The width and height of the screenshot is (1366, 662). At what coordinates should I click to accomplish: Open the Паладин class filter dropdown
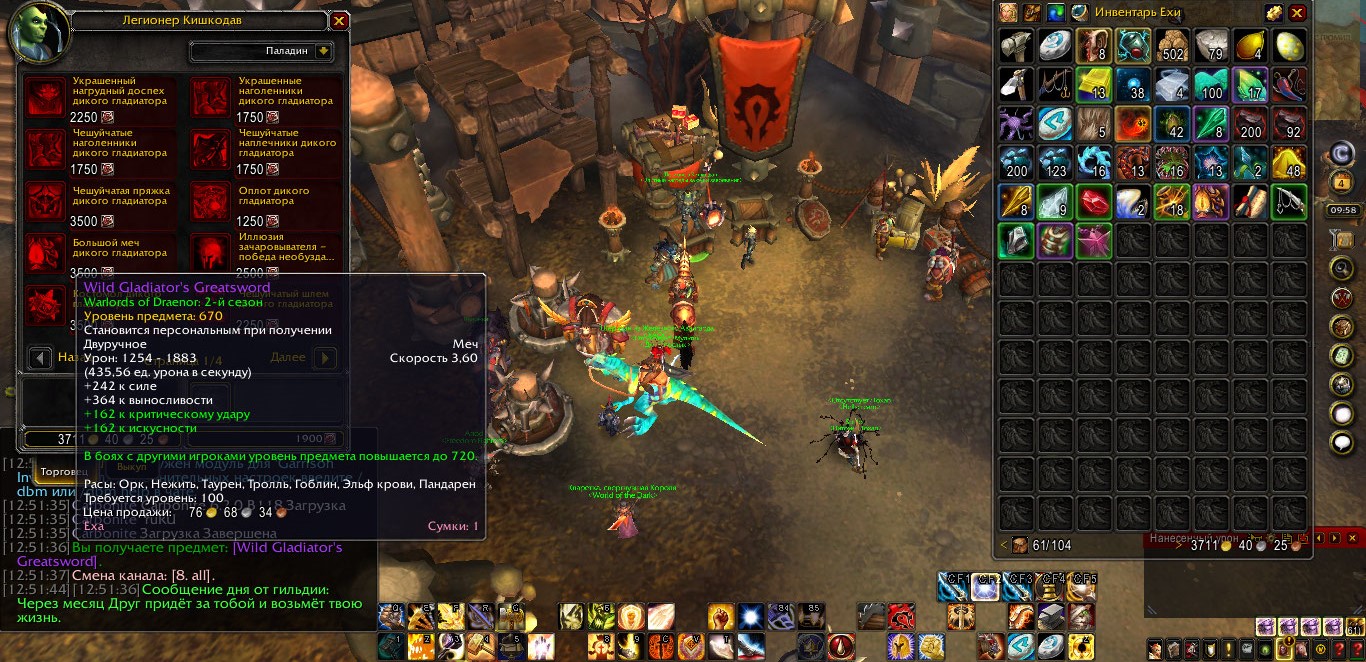[x=323, y=51]
